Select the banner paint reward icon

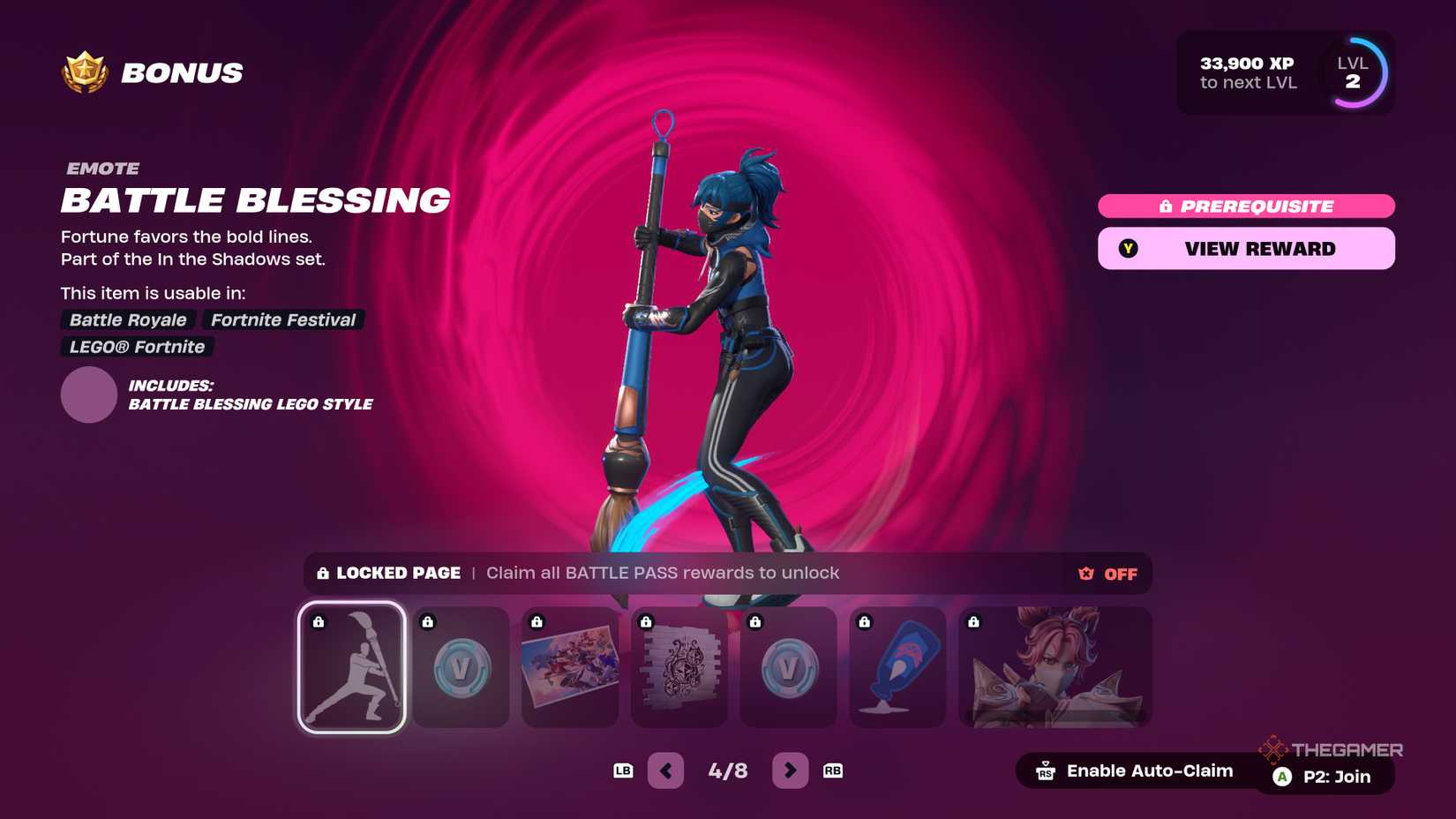(x=897, y=668)
